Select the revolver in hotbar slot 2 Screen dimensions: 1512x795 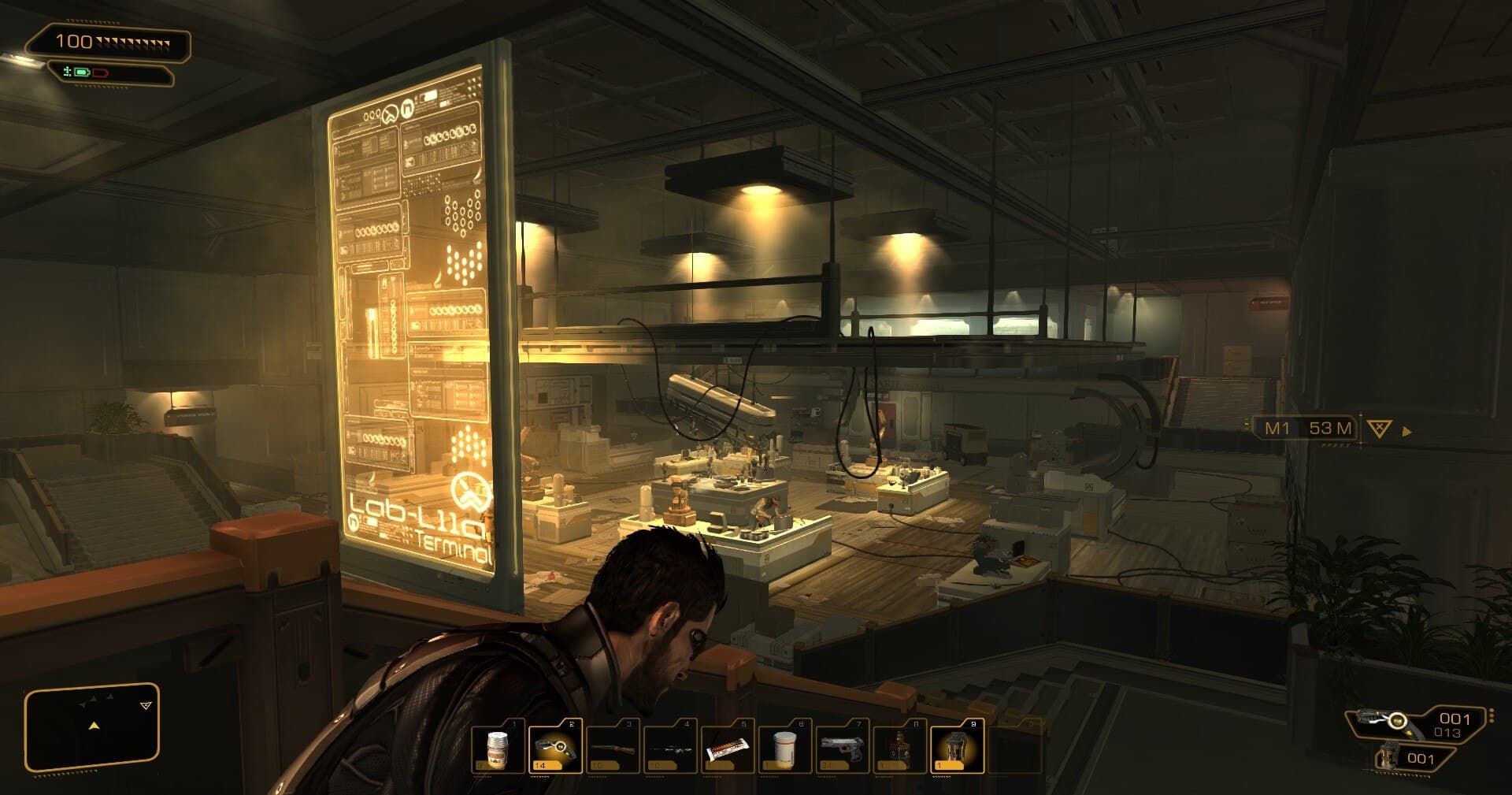[x=557, y=747]
